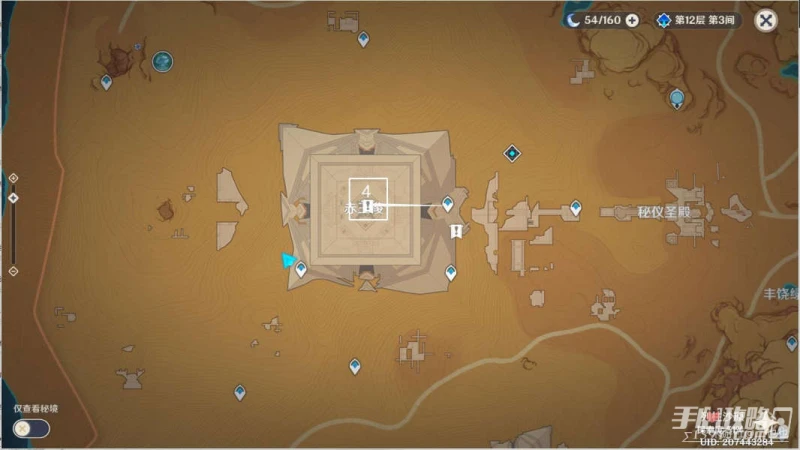Select the waypoint at the white line's end
Viewport: 800px width, 450px height.
[447, 204]
